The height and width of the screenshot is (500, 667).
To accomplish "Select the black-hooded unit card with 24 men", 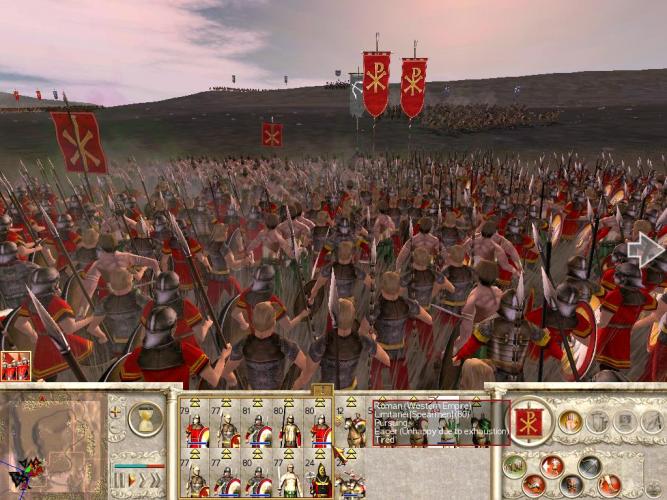I will [320, 476].
